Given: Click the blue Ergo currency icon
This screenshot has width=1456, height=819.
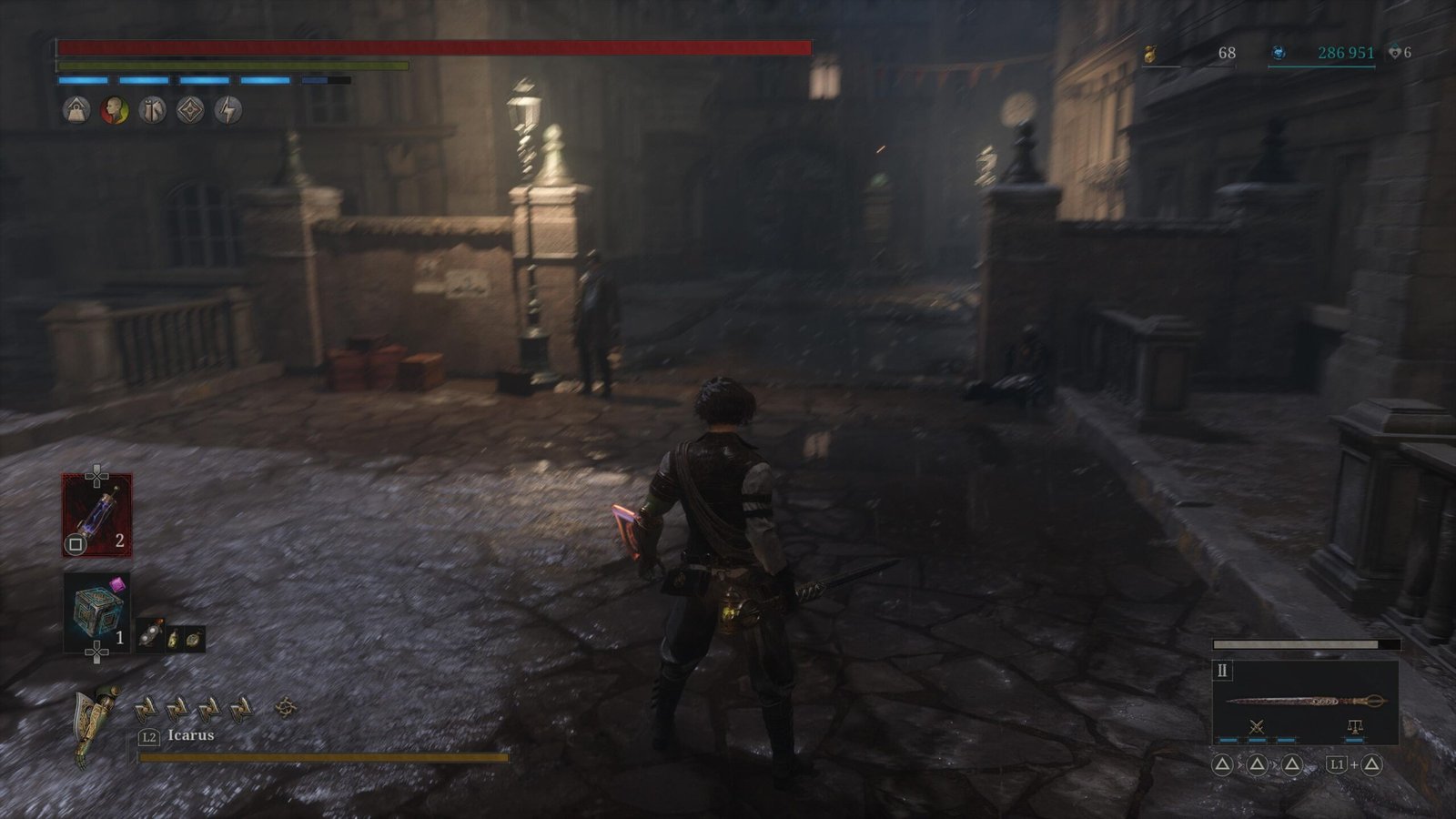Looking at the screenshot, I should [x=1279, y=54].
